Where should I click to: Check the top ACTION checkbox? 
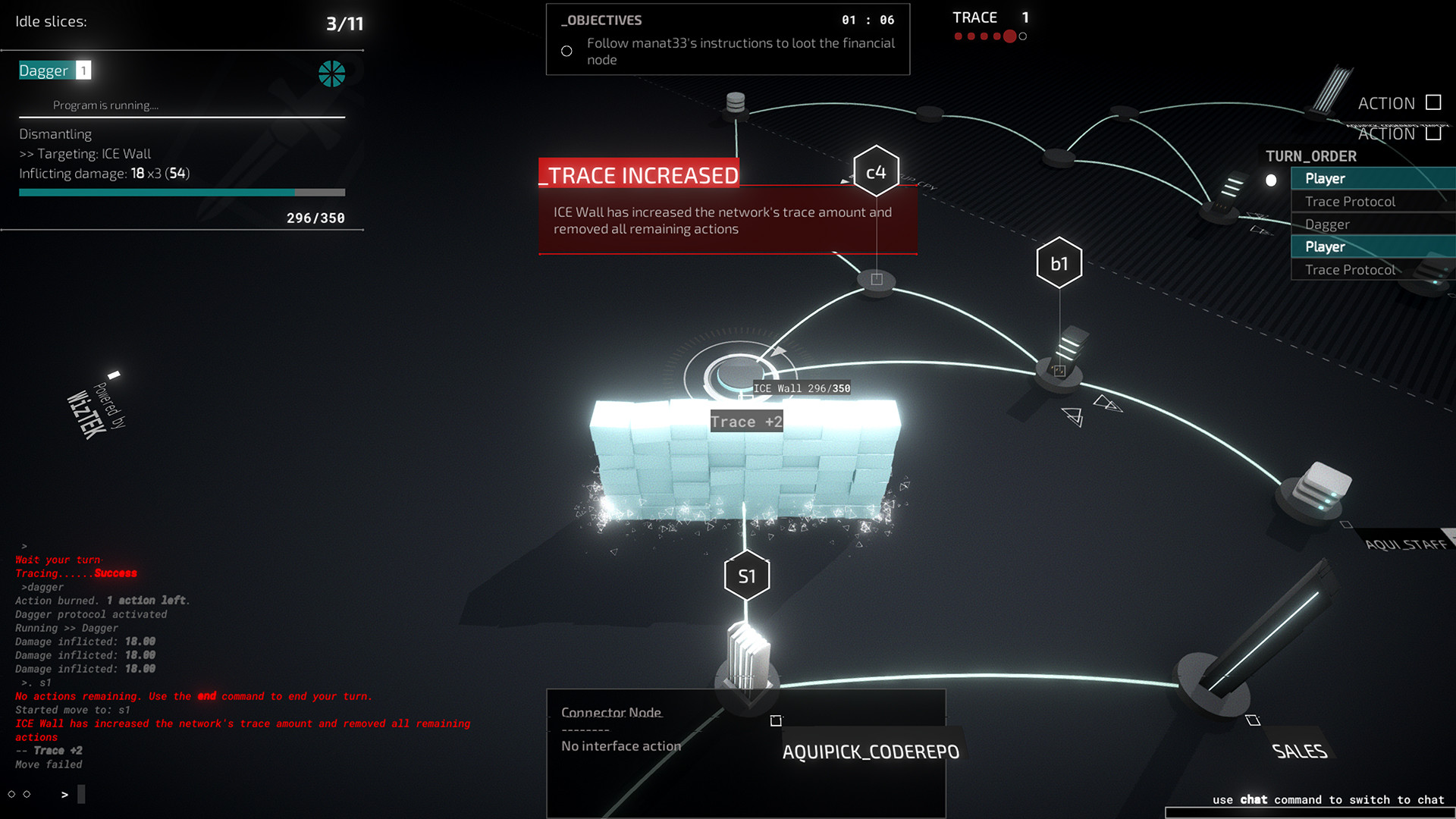pos(1433,103)
